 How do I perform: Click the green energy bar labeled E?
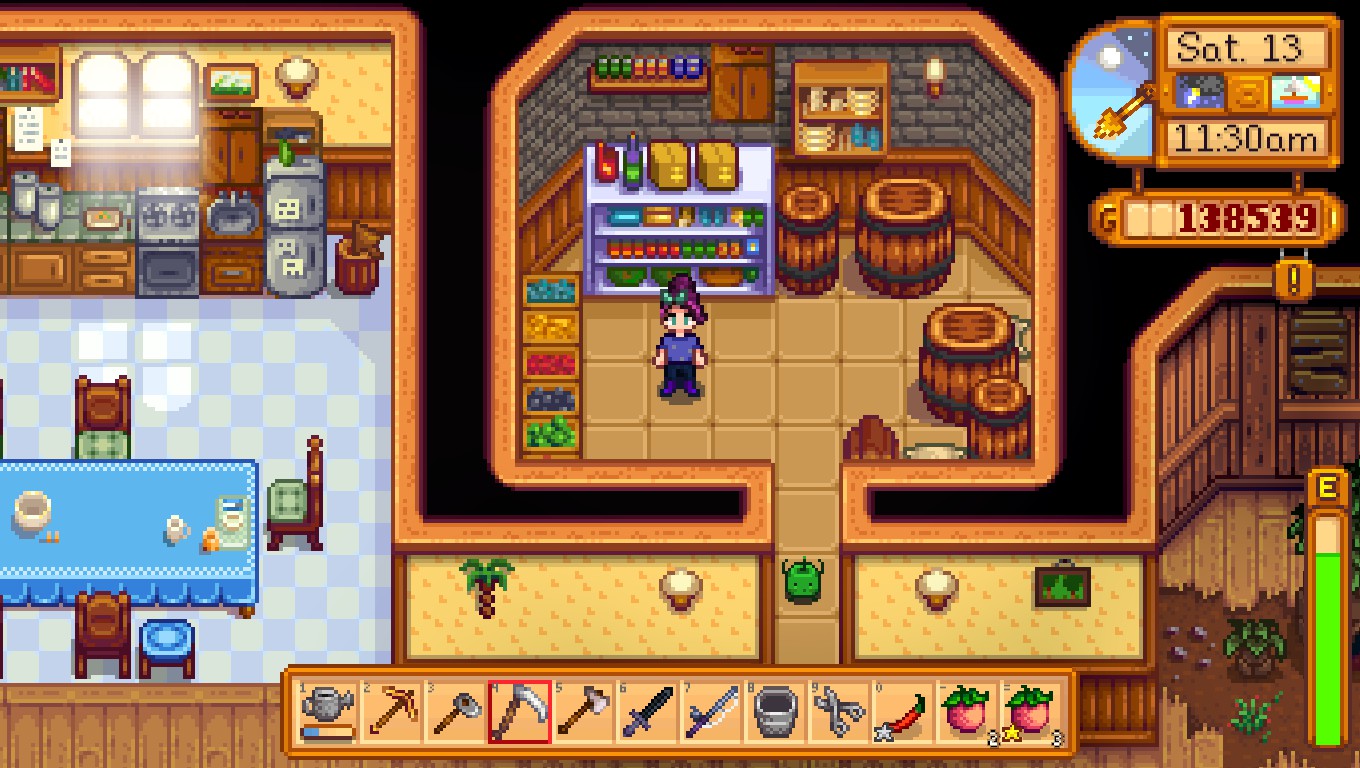1330,600
